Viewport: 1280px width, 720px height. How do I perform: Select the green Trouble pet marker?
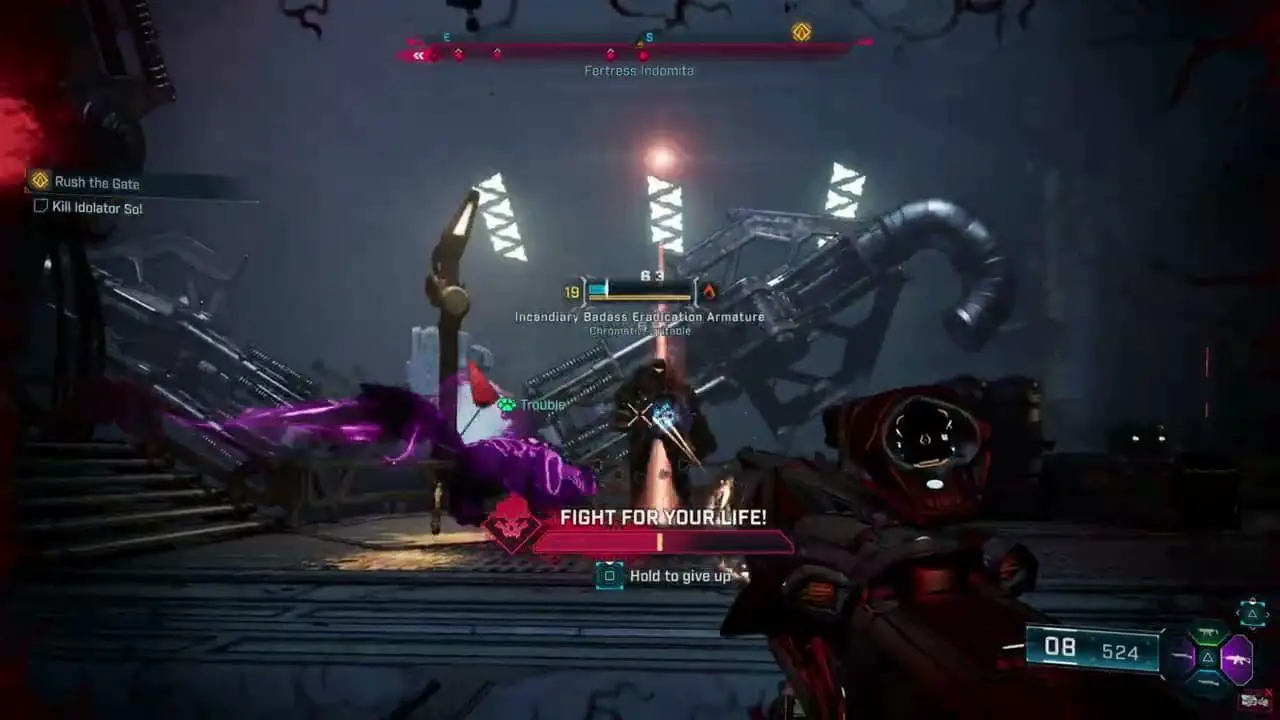(507, 405)
